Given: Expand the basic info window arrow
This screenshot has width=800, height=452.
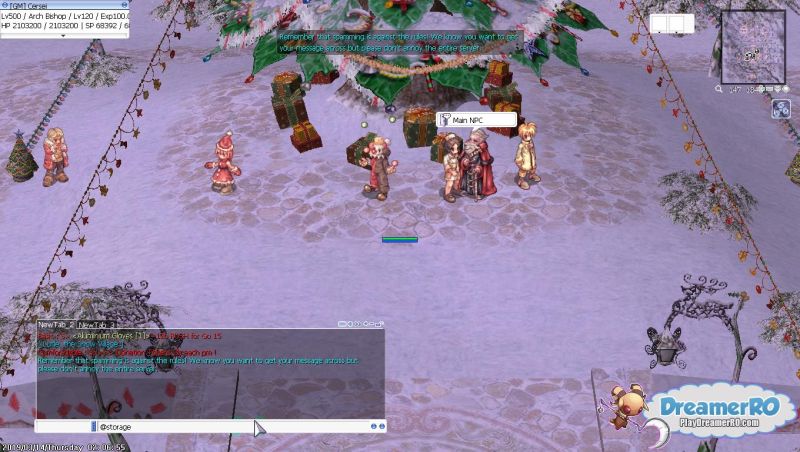Looking at the screenshot, I should (64, 35).
